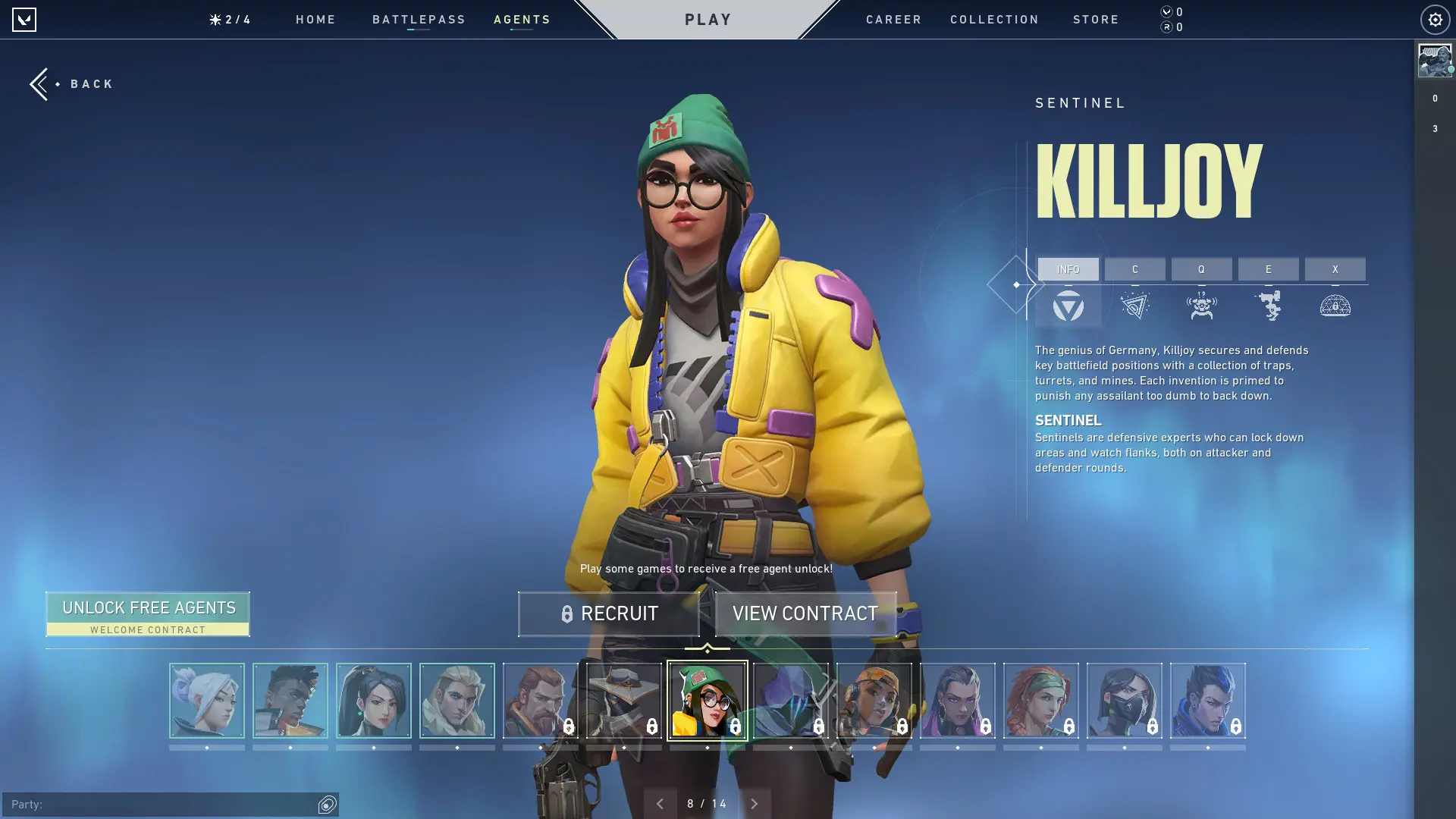Screen dimensions: 1456x819
Task: Click the Radianite Points currency icon
Action: (1166, 27)
